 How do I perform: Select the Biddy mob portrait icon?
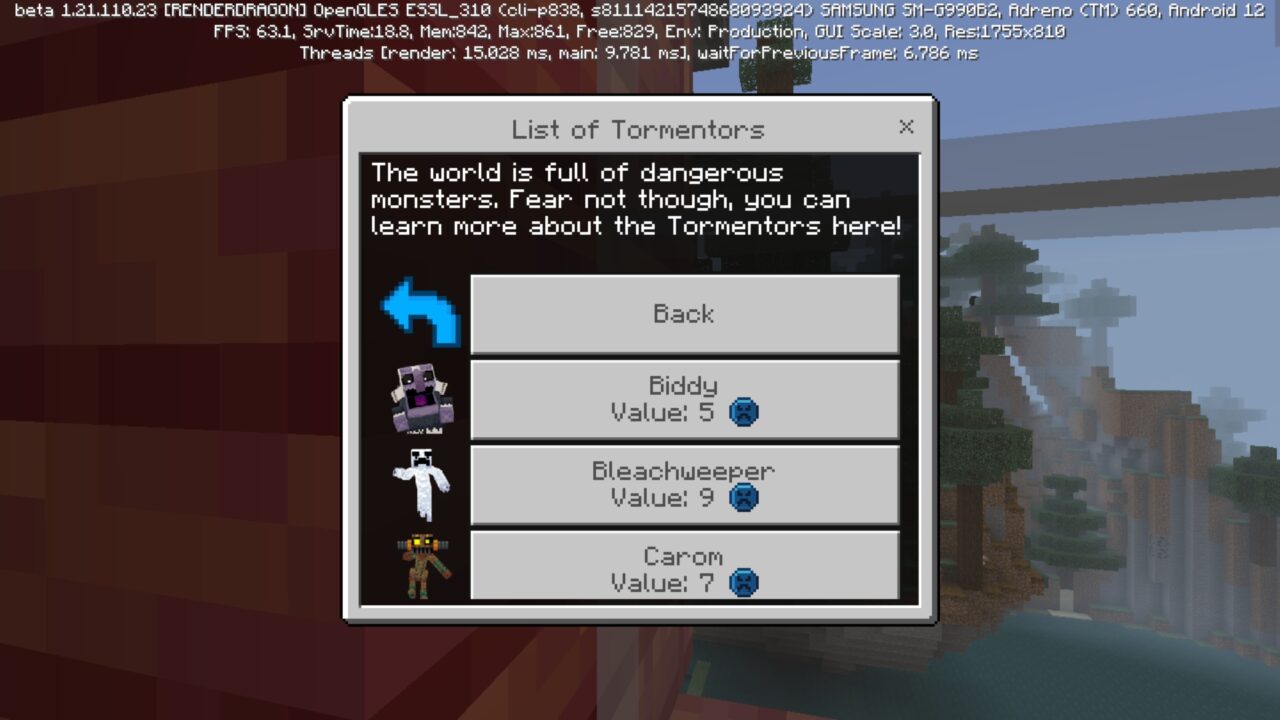click(x=420, y=400)
